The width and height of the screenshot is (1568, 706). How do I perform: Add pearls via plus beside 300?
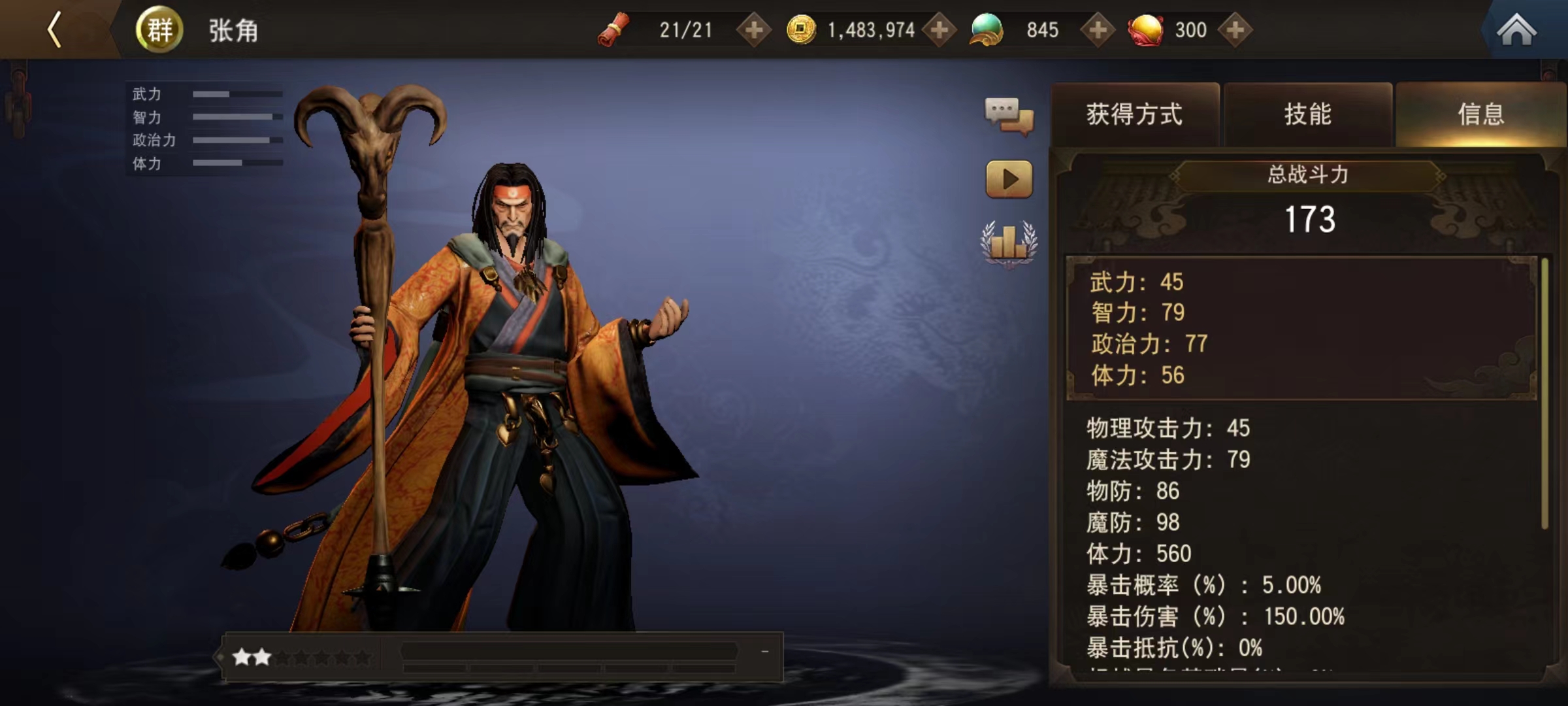(1235, 29)
